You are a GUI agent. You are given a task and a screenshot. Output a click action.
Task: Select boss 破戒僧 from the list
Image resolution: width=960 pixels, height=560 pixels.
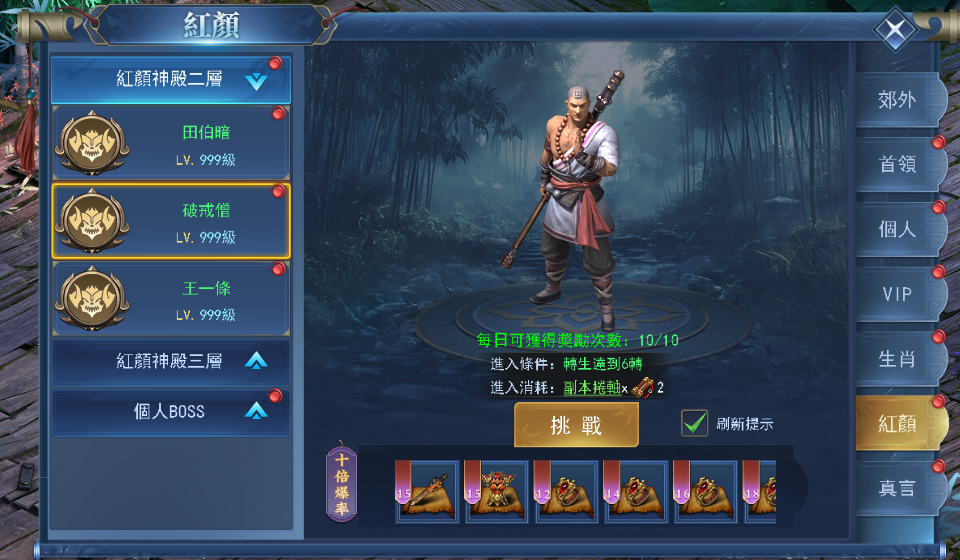pyautogui.click(x=171, y=221)
